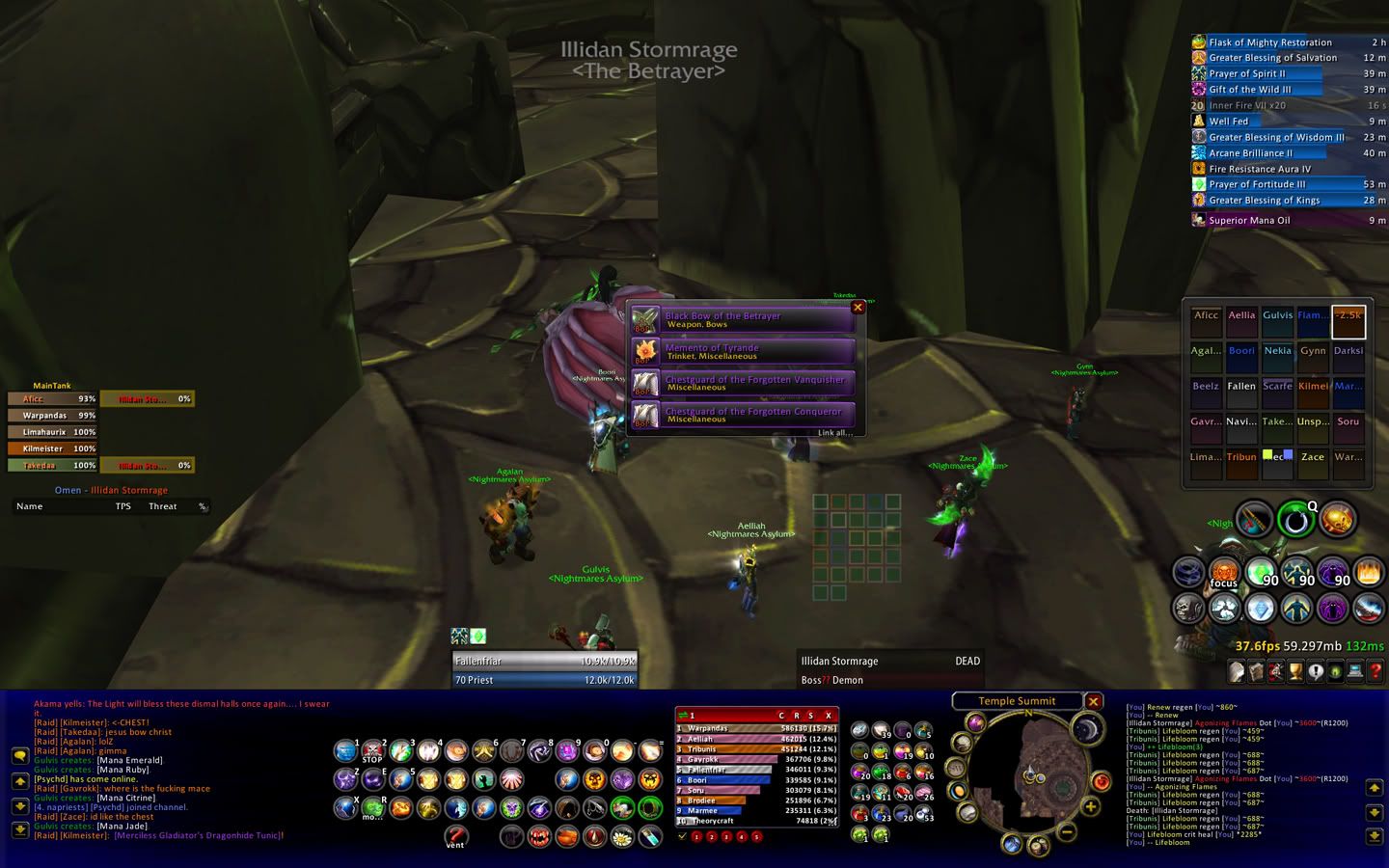Click the Zace raid frame
The width and height of the screenshot is (1389, 868).
tap(1312, 457)
